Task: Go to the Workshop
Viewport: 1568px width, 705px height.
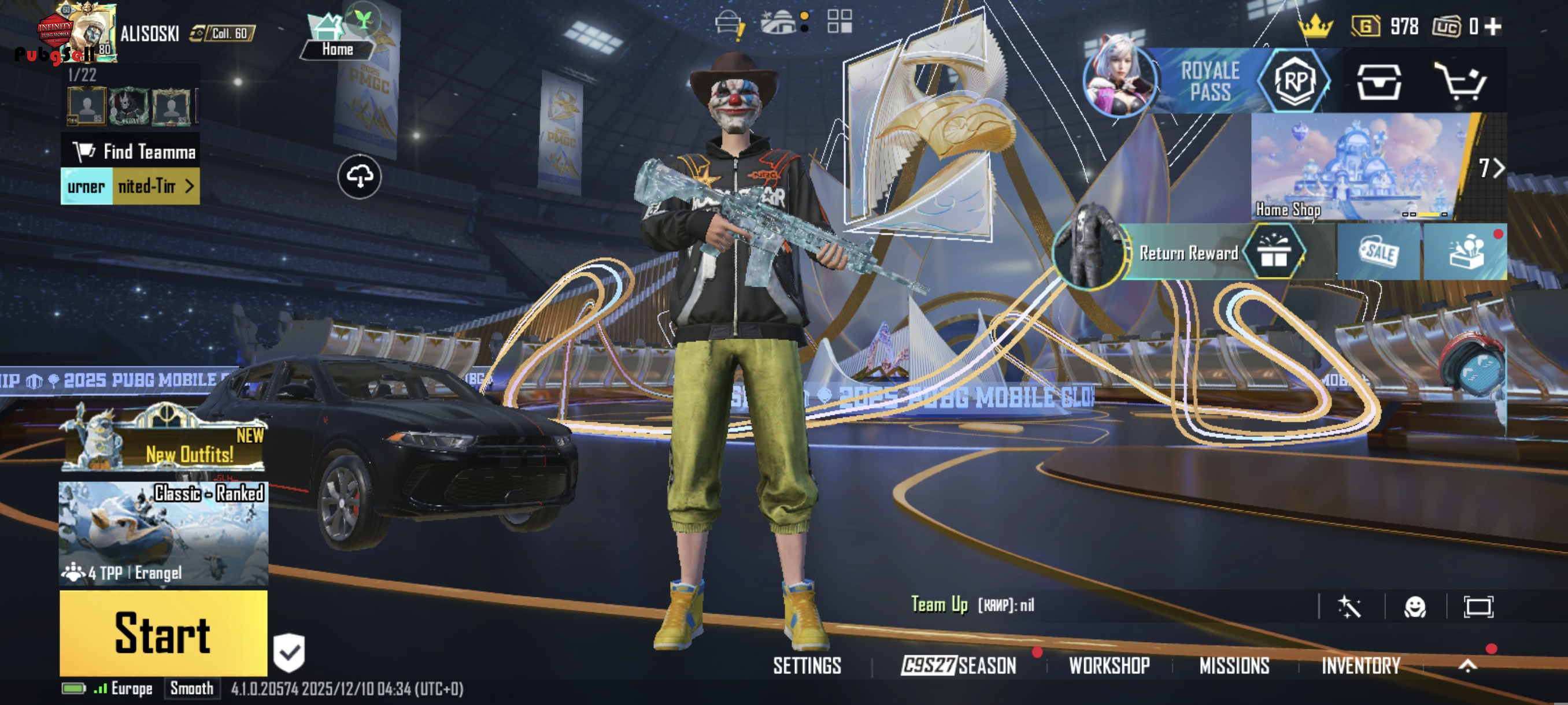Action: coord(1109,666)
